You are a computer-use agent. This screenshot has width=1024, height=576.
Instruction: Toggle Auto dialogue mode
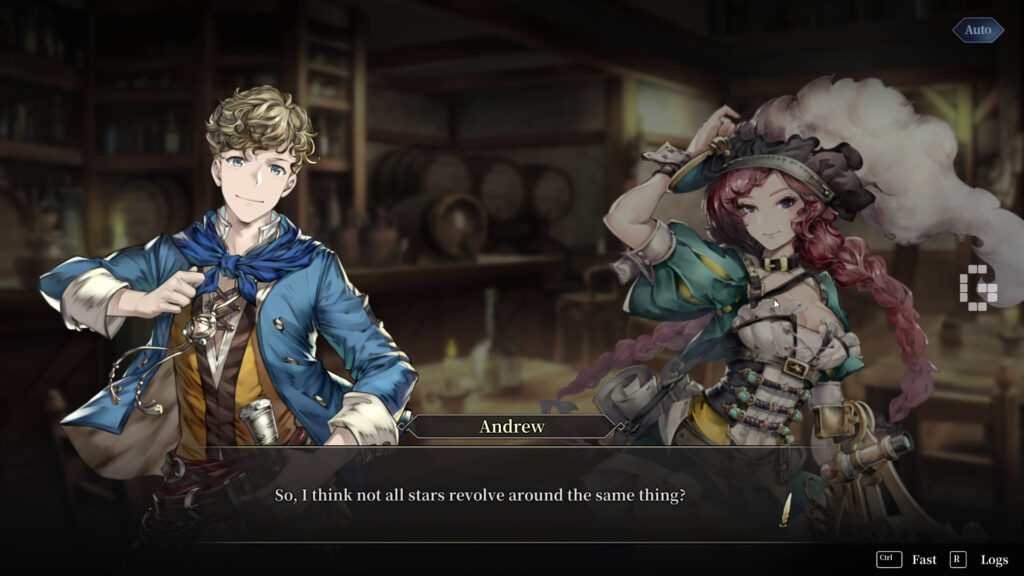tap(977, 30)
